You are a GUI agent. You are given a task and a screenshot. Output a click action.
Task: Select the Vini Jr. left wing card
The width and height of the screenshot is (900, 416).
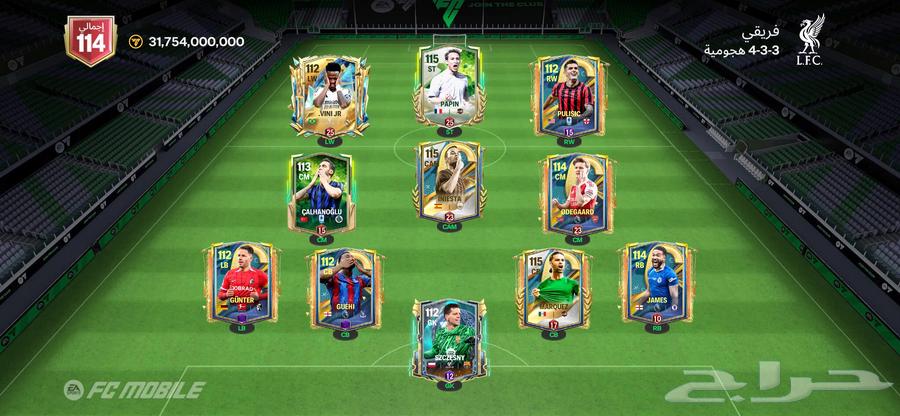(x=324, y=93)
